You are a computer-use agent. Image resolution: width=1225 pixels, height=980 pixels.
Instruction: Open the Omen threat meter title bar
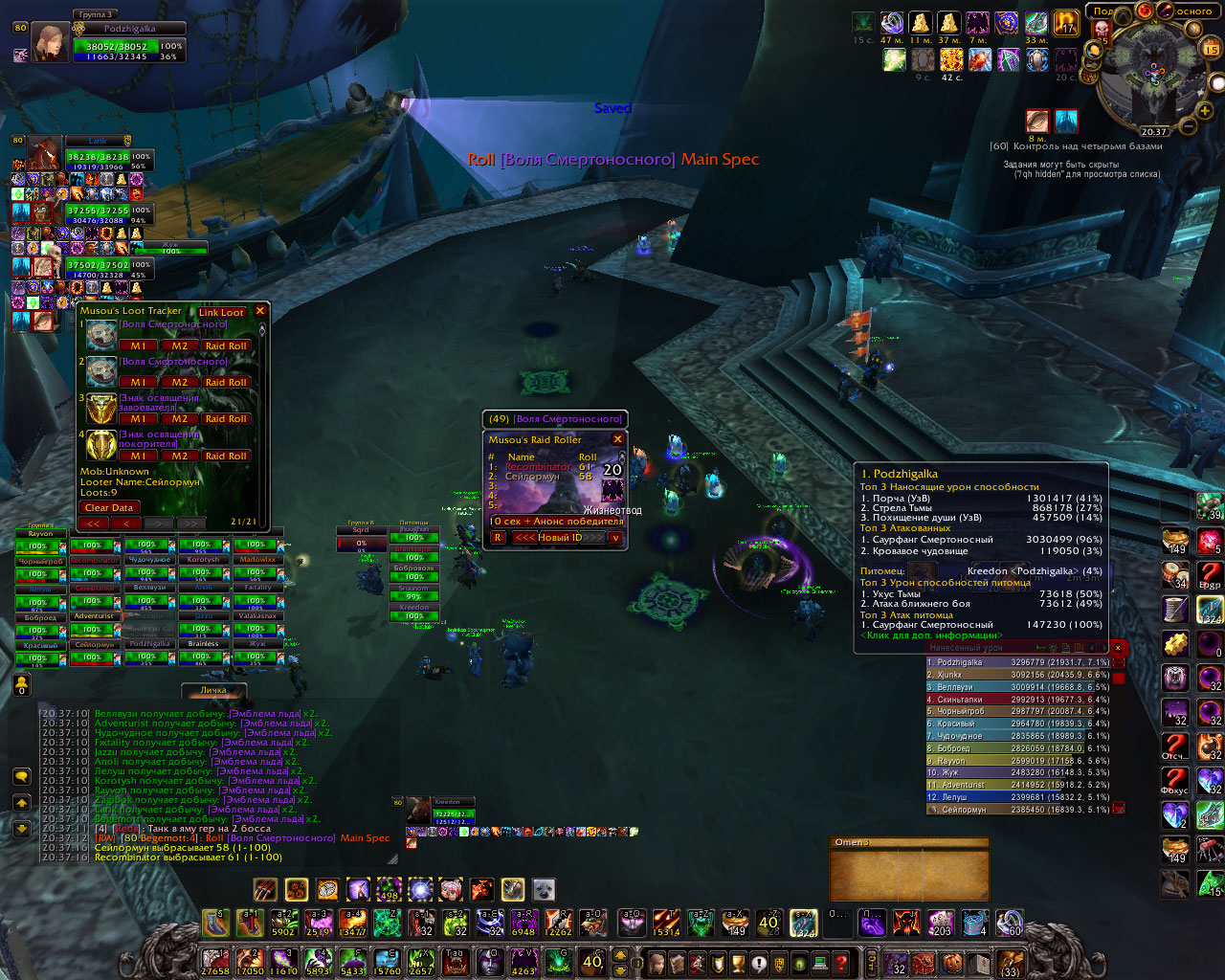(907, 842)
